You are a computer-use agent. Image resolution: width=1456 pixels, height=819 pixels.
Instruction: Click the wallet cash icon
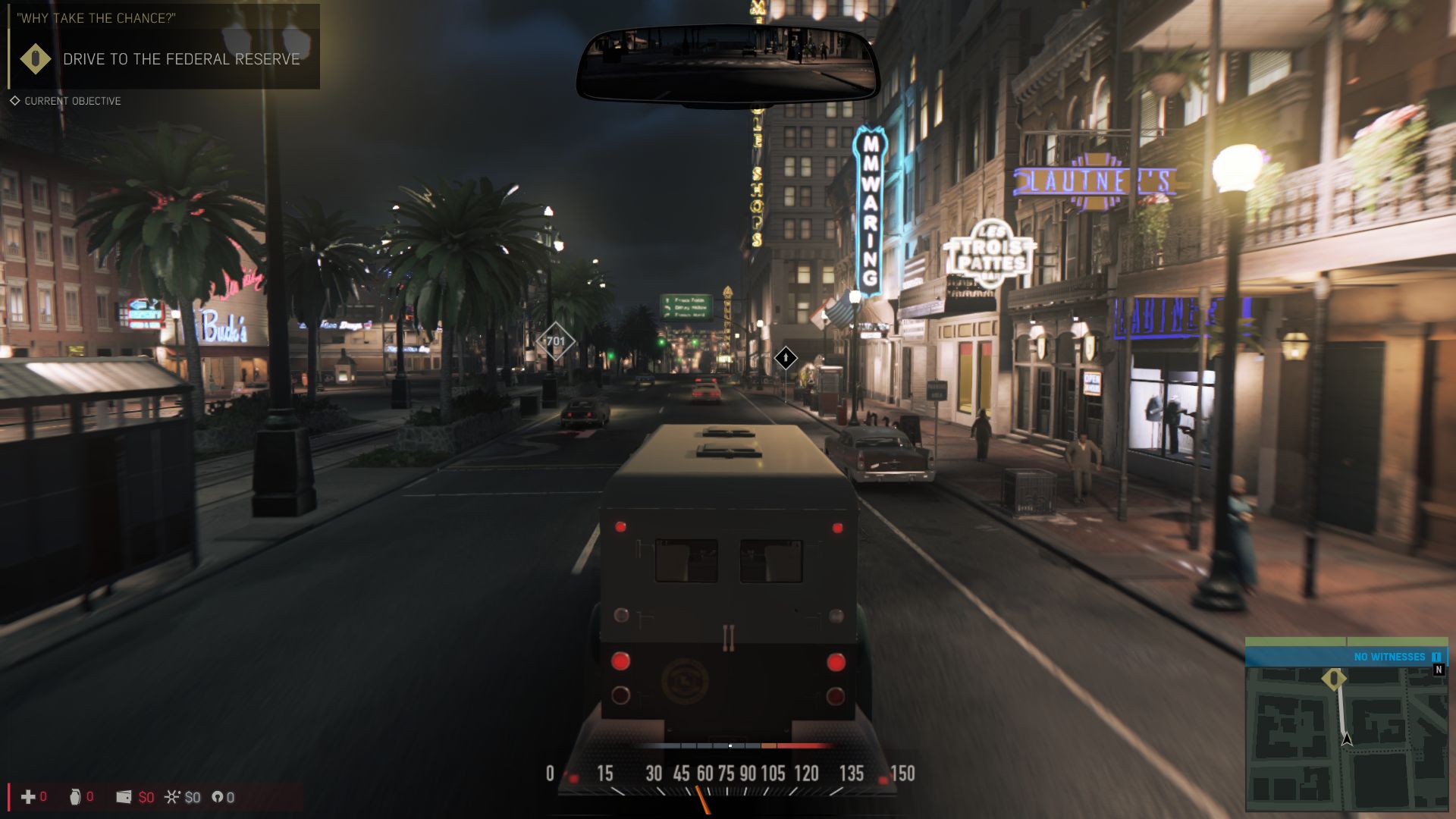click(124, 797)
